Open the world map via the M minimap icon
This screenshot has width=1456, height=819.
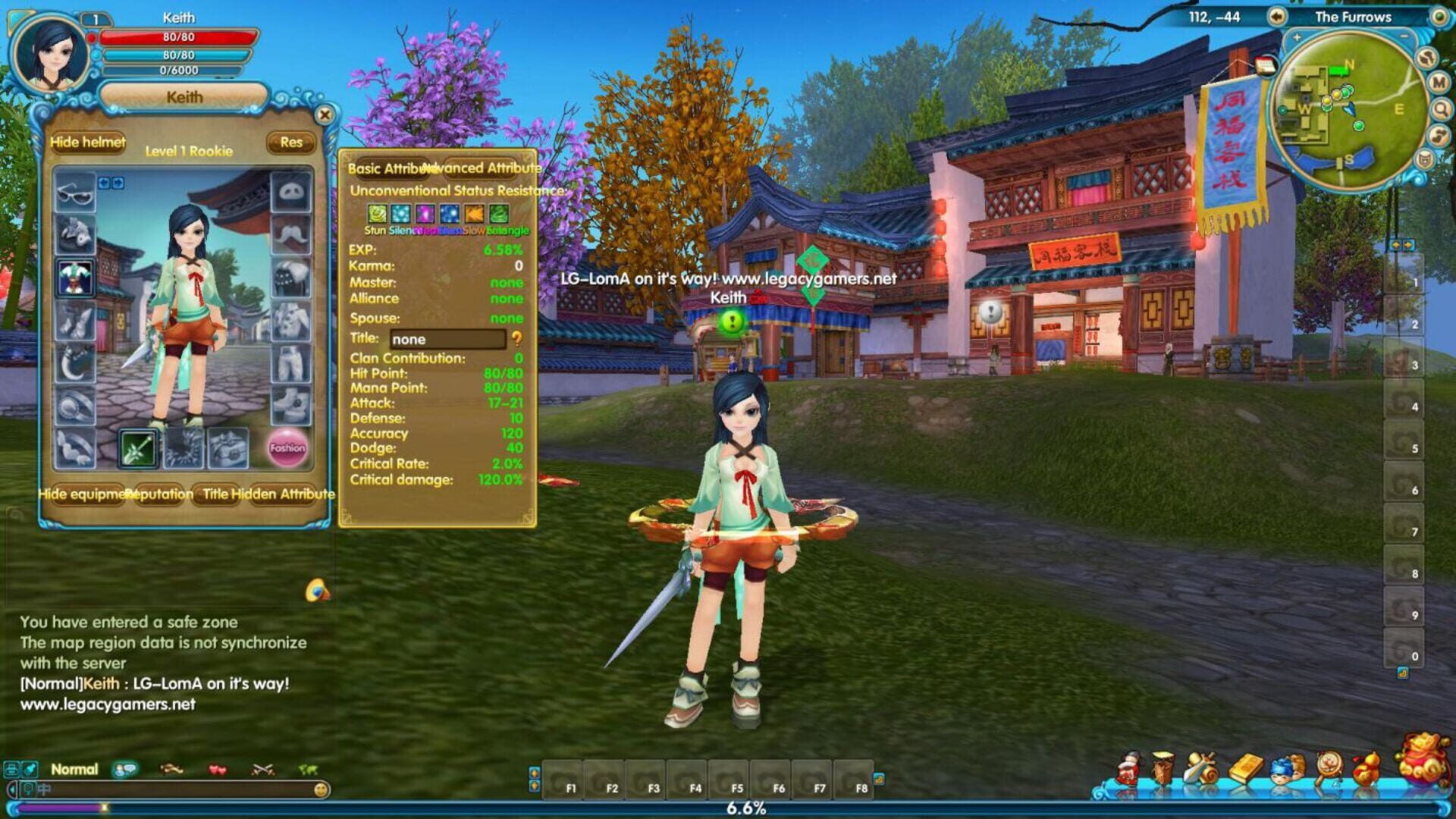pyautogui.click(x=1439, y=83)
